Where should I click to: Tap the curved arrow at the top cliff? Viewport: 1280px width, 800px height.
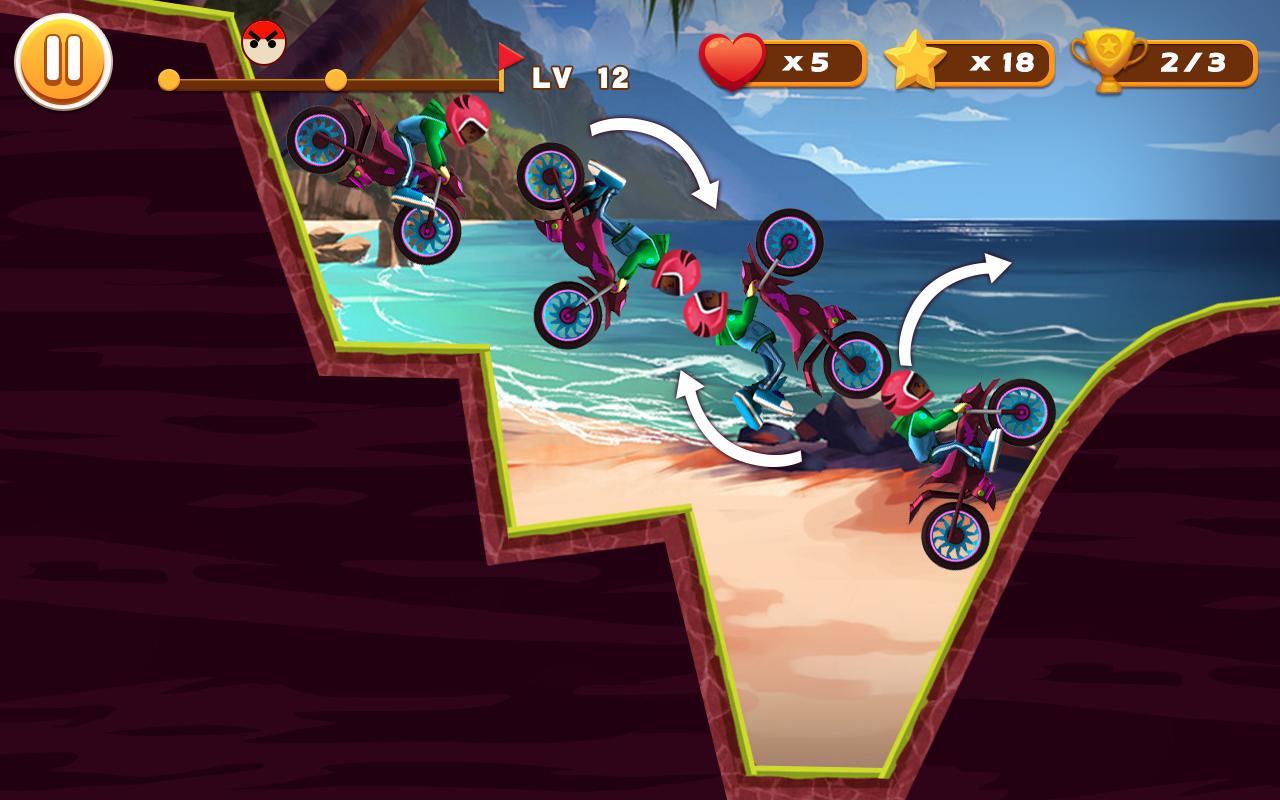655,158
